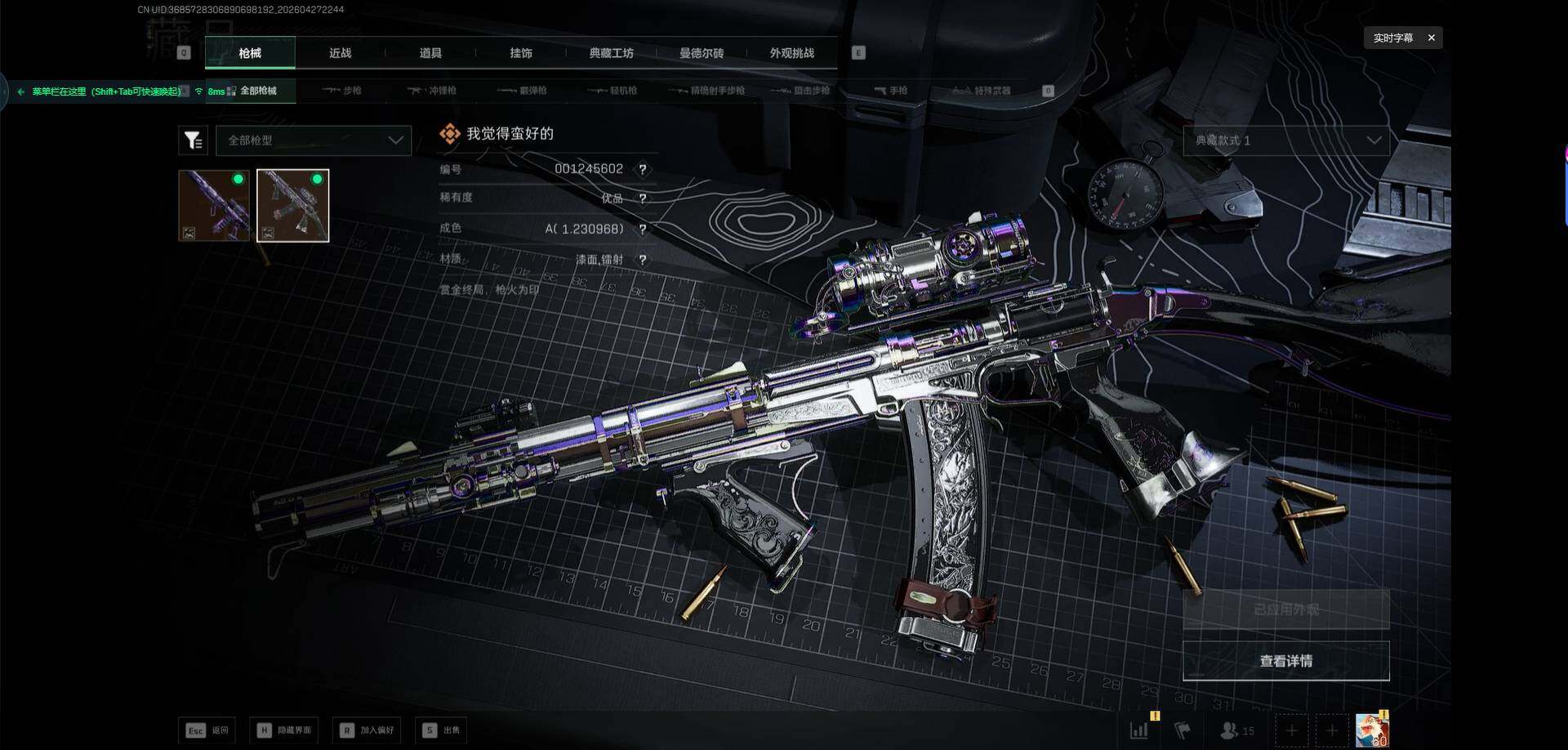
Task: Click the 隐藏界面 hide interface button
Action: [x=285, y=730]
